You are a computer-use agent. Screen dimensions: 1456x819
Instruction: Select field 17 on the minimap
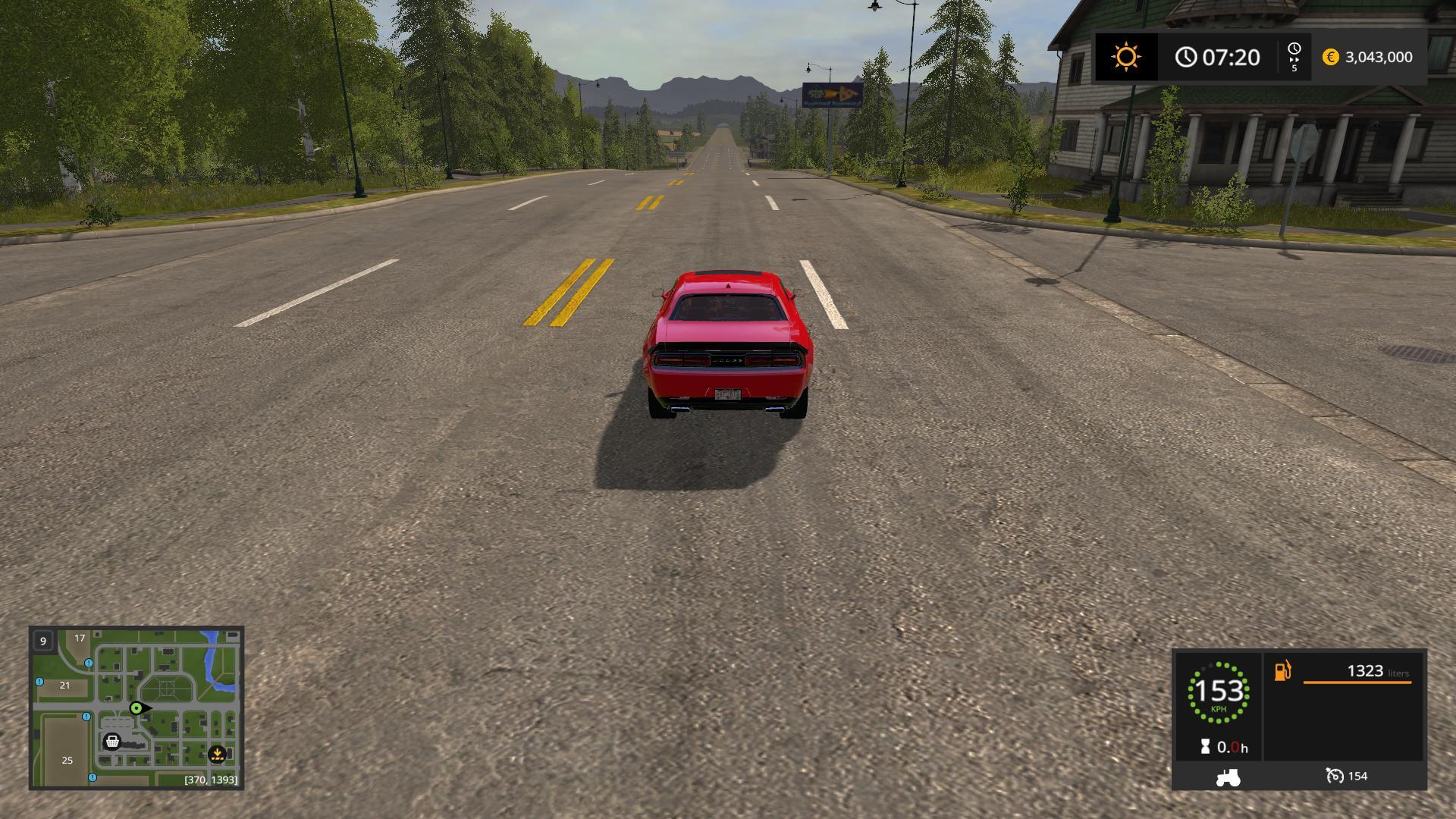click(x=80, y=638)
